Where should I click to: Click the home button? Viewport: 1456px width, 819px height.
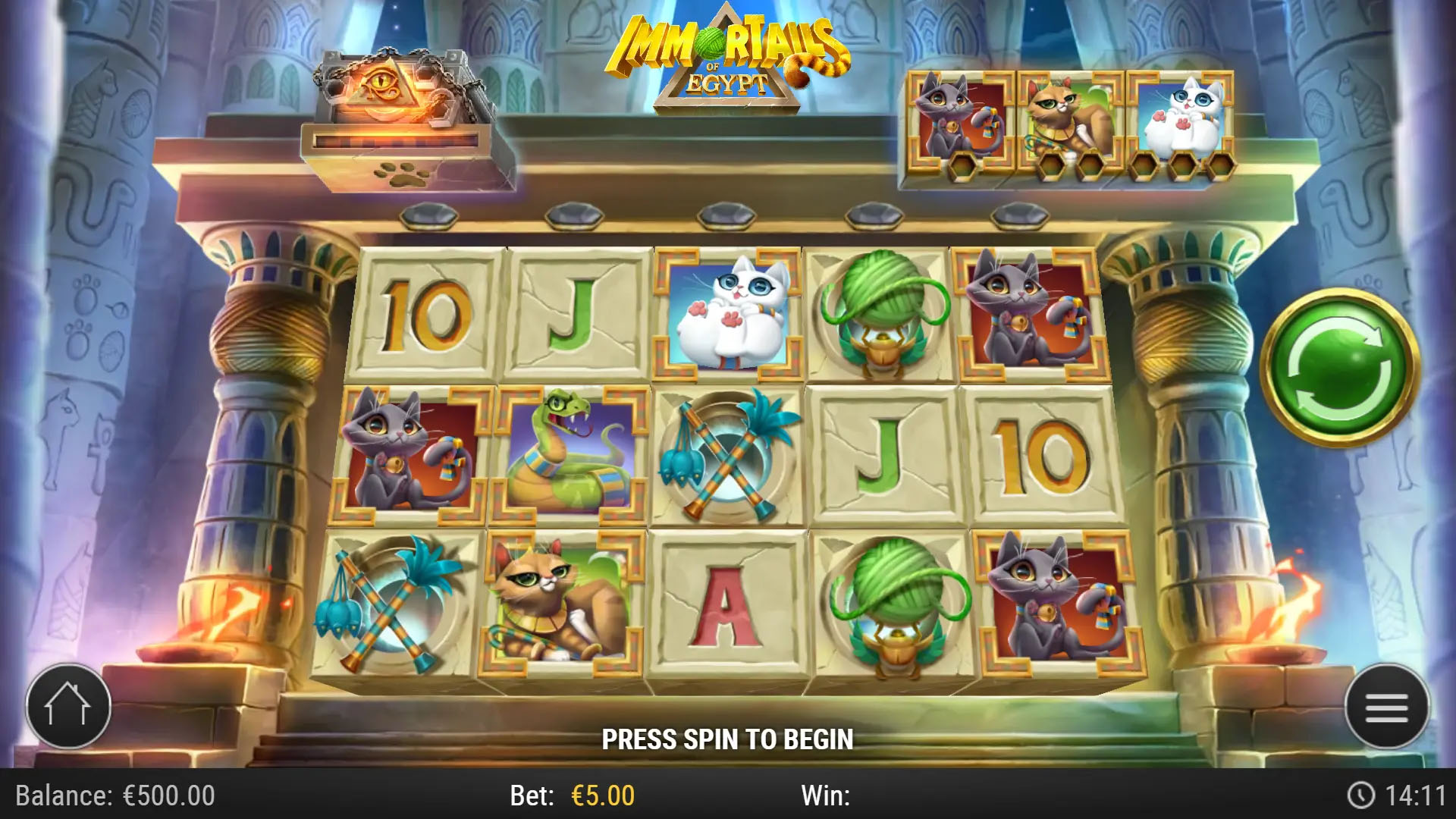pos(68,705)
